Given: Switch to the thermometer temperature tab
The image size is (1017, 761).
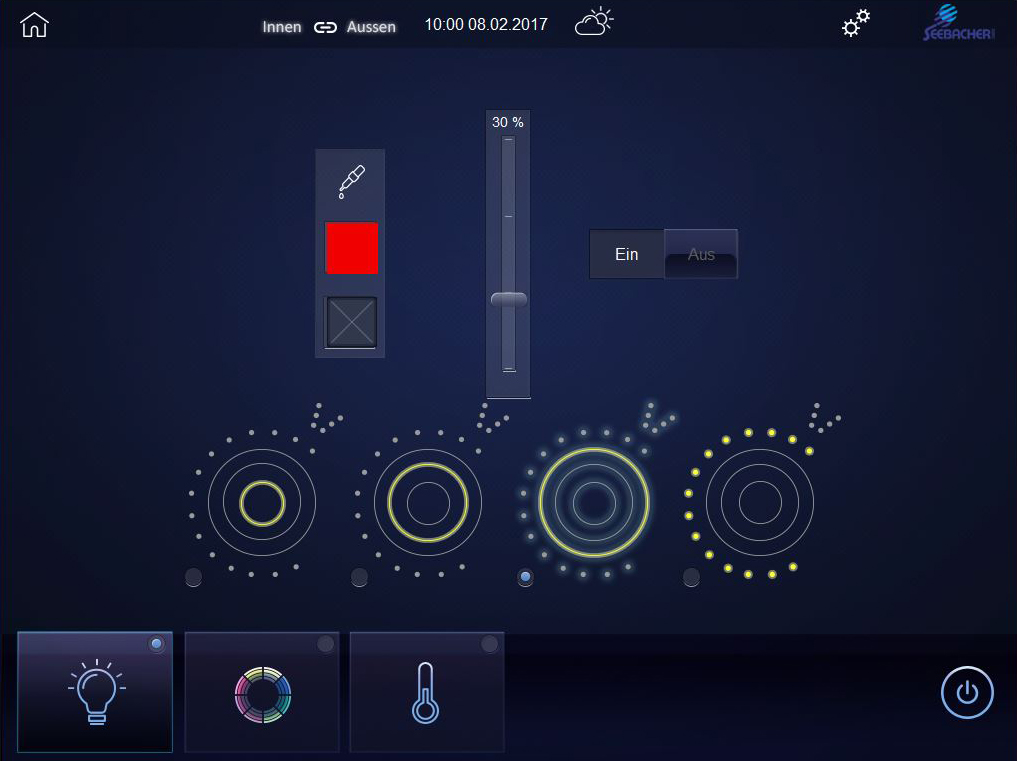Looking at the screenshot, I should 427,692.
